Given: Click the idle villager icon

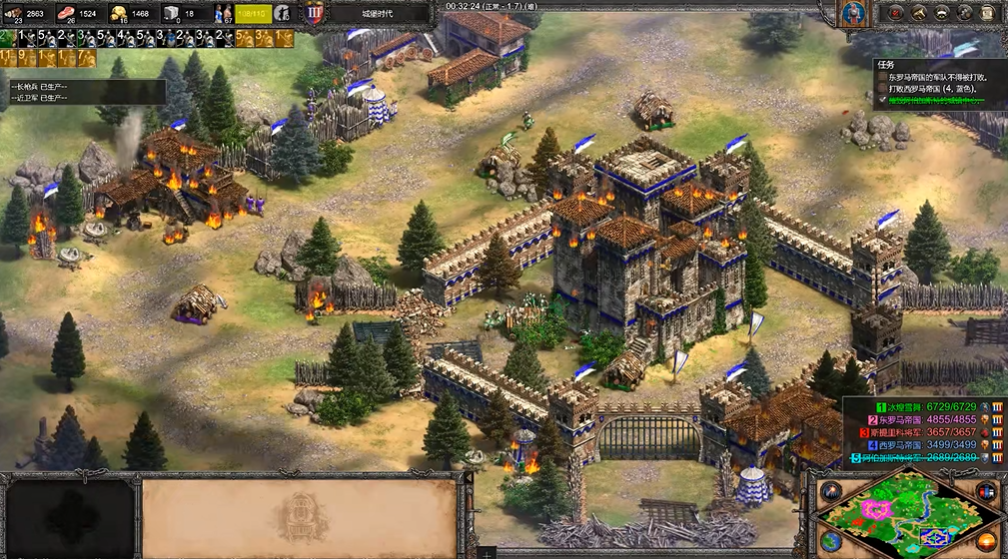Looking at the screenshot, I should click(283, 13).
